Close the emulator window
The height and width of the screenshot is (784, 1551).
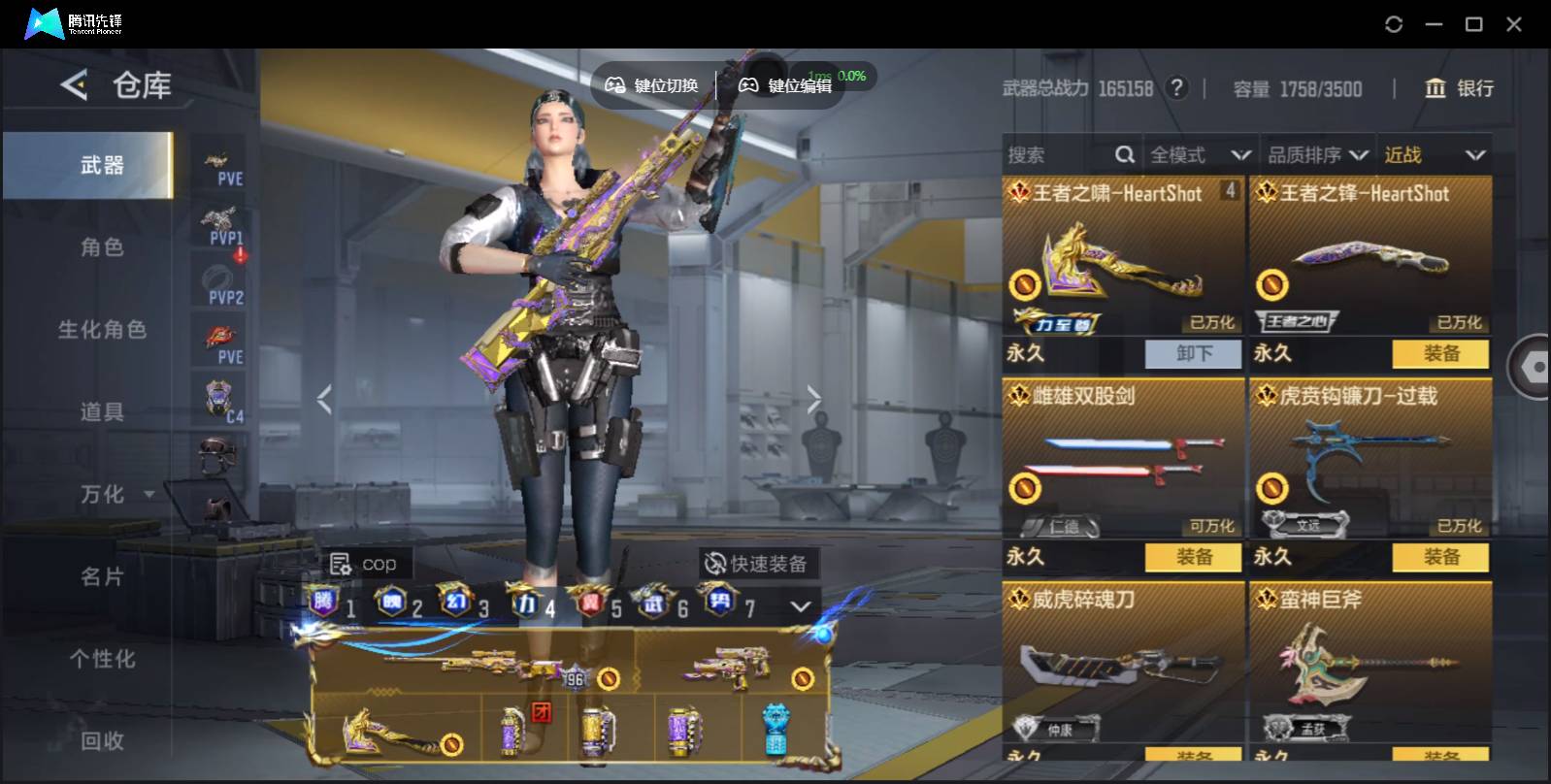click(1513, 24)
